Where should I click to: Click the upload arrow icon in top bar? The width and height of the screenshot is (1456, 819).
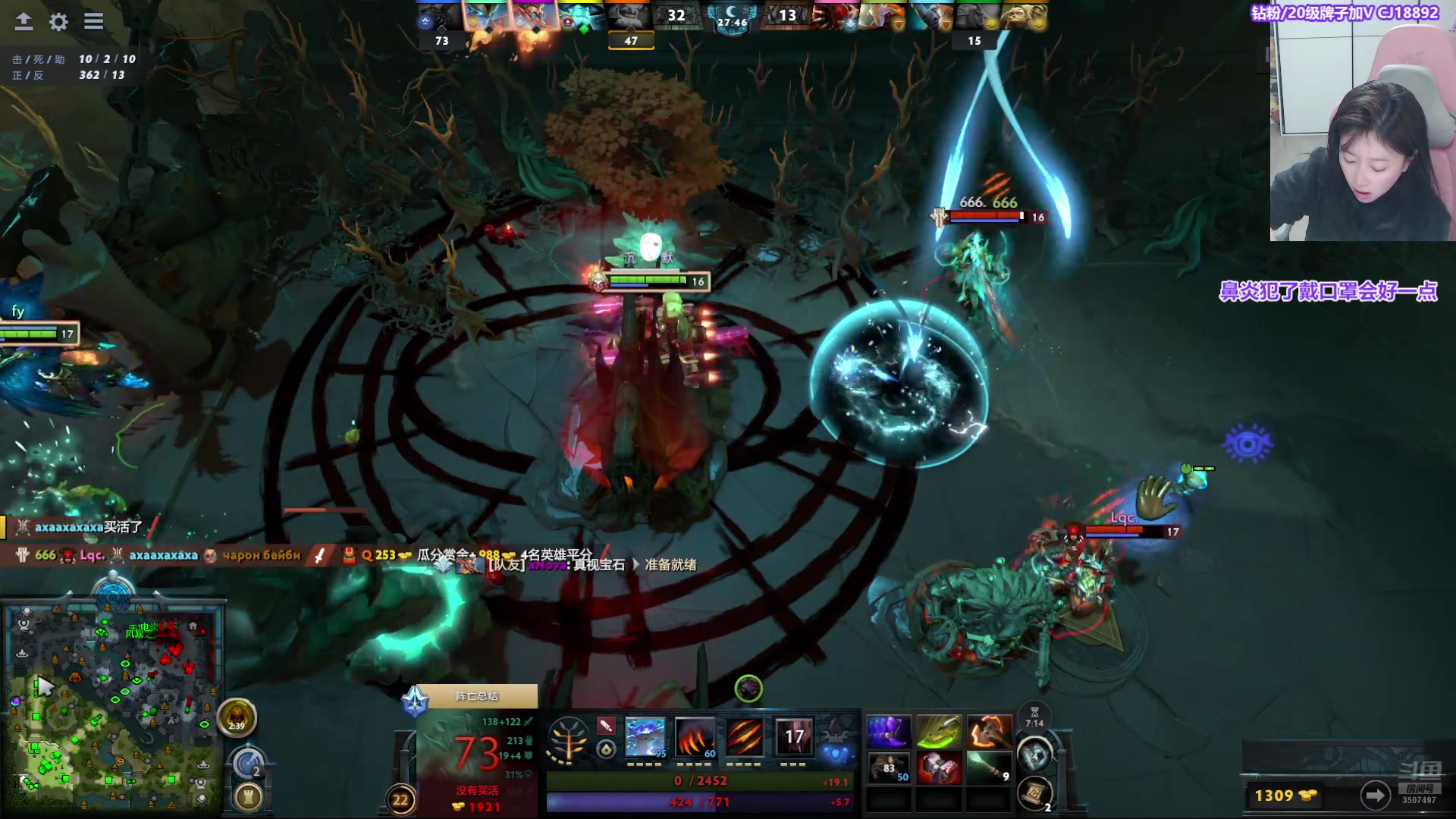click(24, 21)
